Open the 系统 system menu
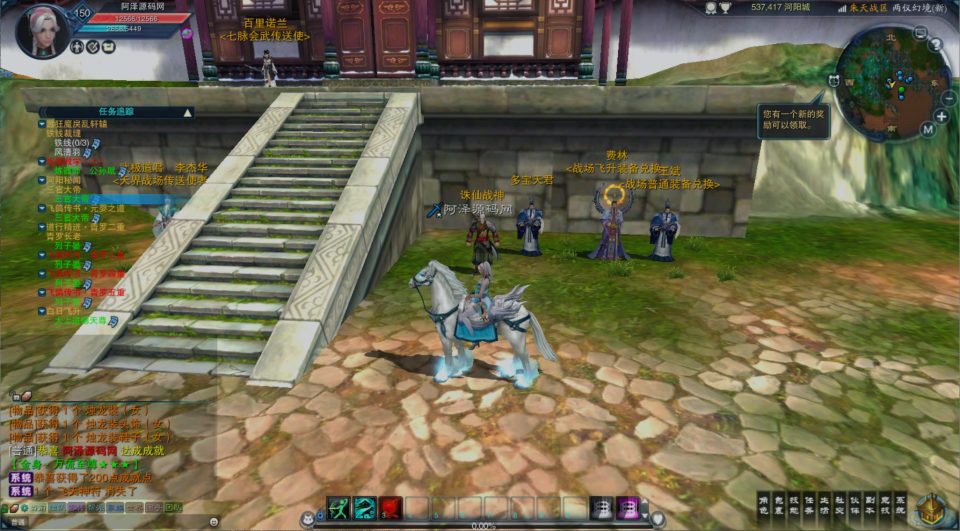960x531 pixels. coord(900,506)
